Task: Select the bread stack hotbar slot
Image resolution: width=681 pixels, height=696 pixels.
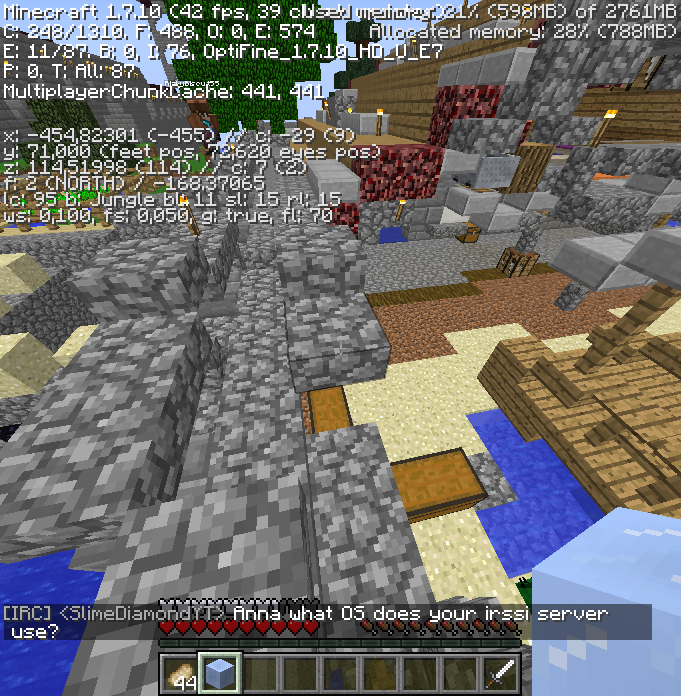Action: pyautogui.click(x=180, y=673)
